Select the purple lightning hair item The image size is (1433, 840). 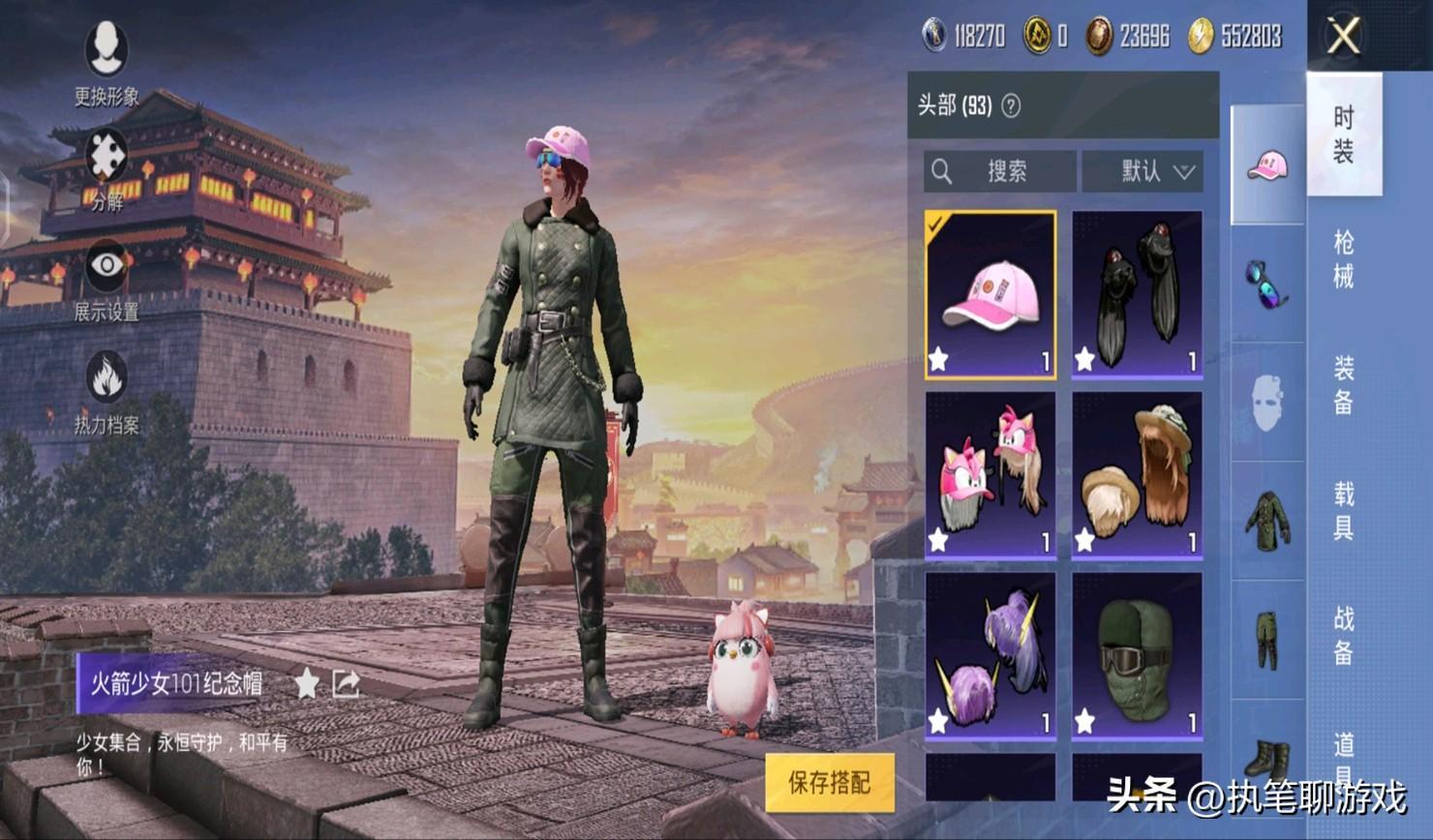[x=990, y=655]
